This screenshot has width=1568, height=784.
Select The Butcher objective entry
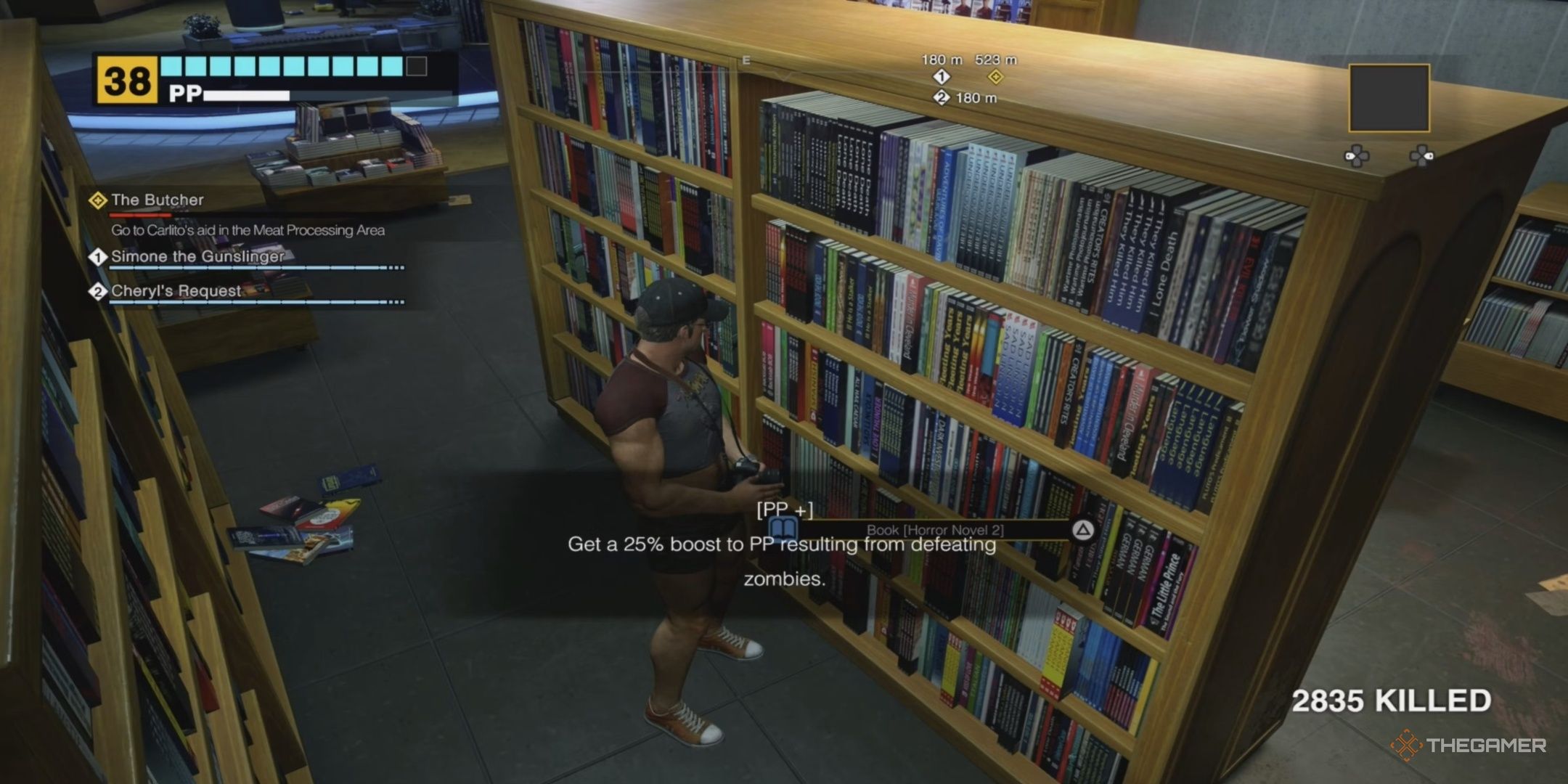pos(157,200)
